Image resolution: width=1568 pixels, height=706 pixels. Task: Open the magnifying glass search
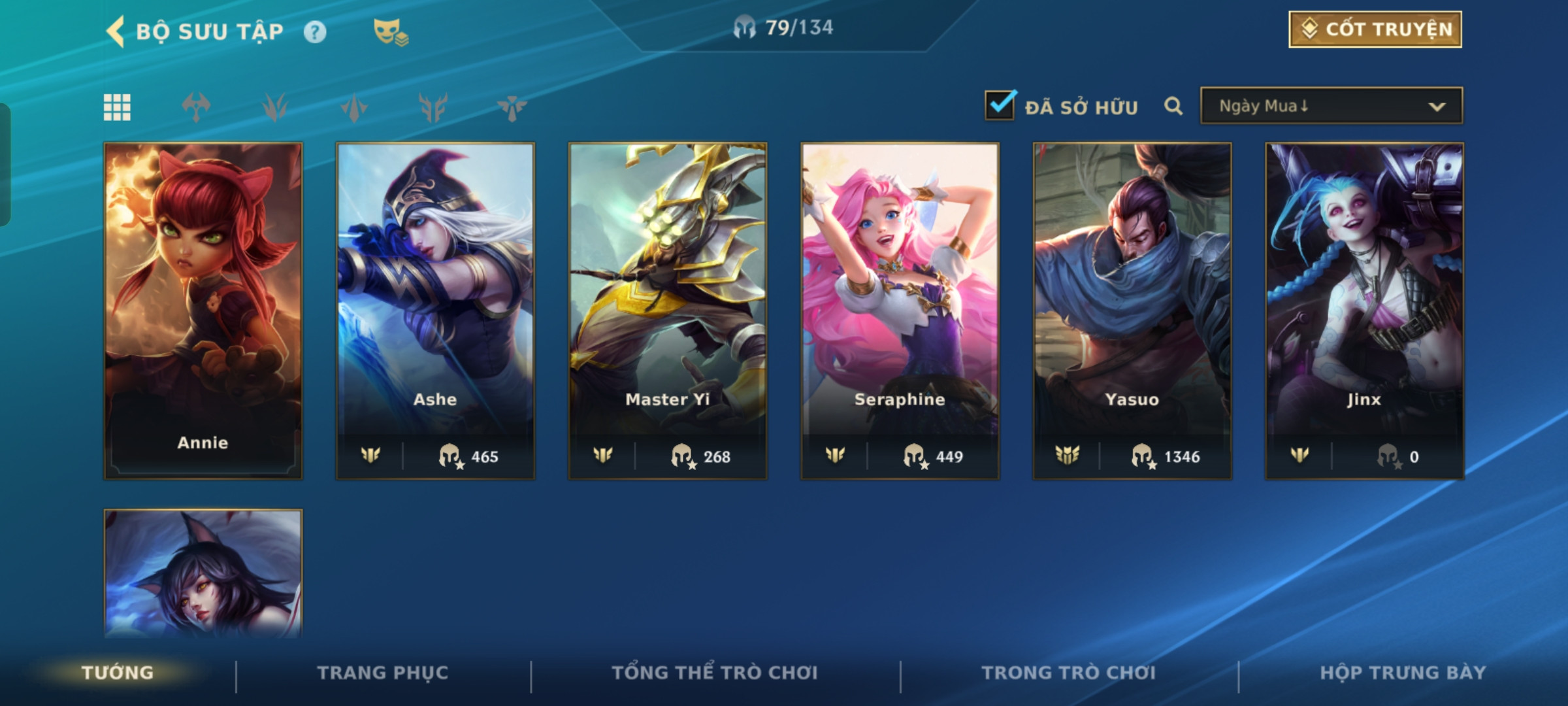click(1173, 106)
